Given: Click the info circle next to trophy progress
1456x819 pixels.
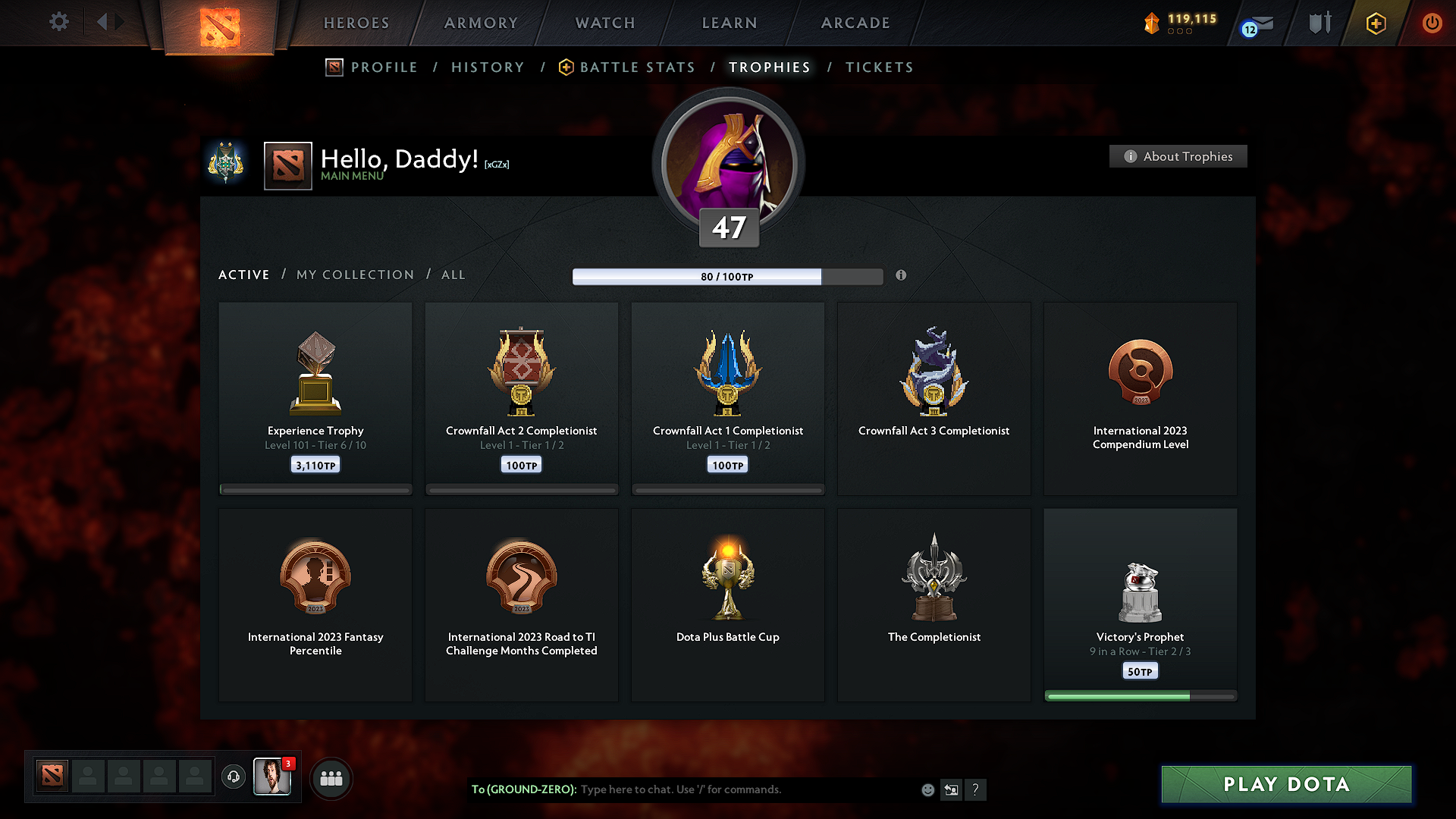Looking at the screenshot, I should point(902,276).
